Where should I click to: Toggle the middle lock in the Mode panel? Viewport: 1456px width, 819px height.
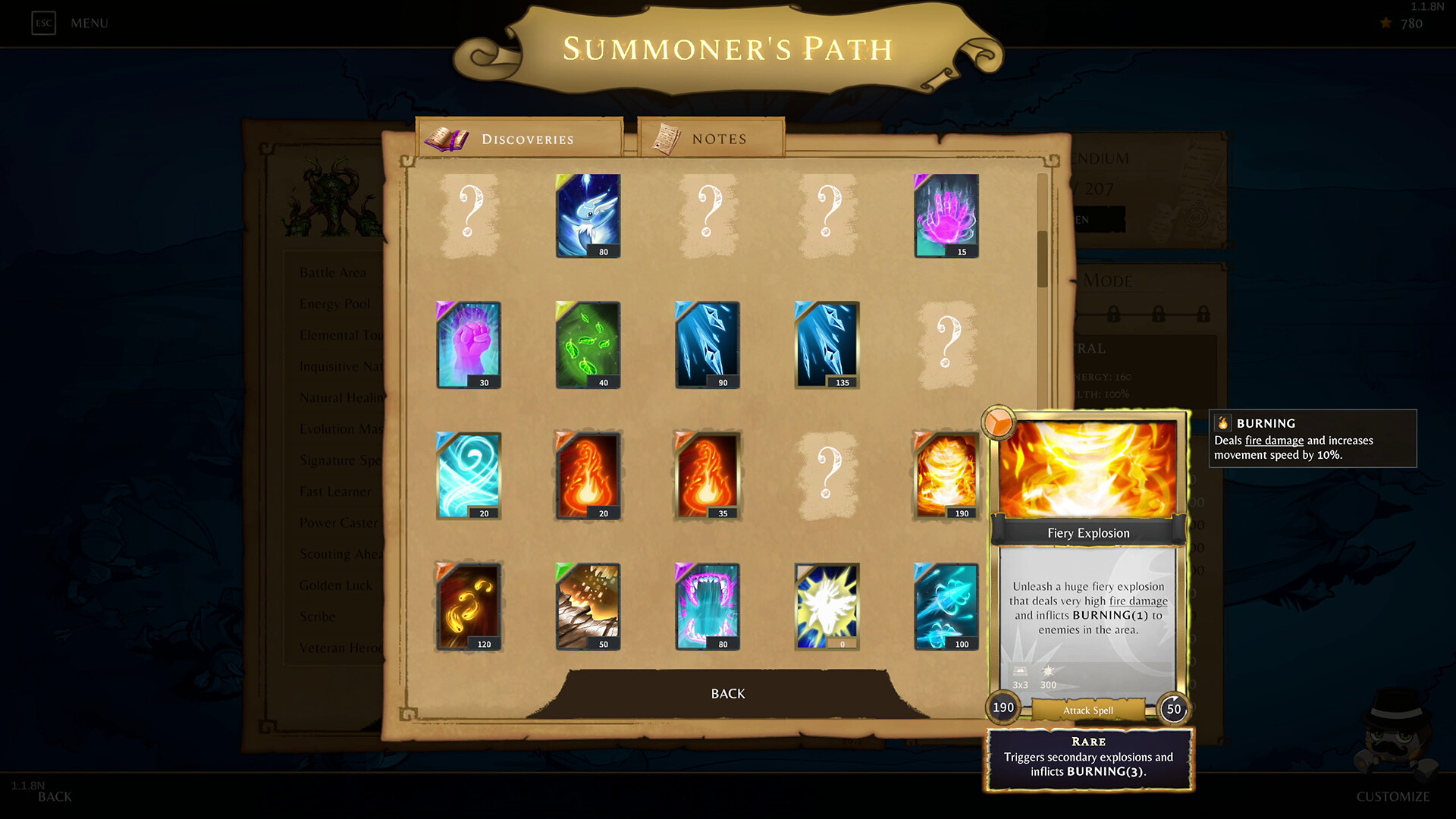[1159, 313]
